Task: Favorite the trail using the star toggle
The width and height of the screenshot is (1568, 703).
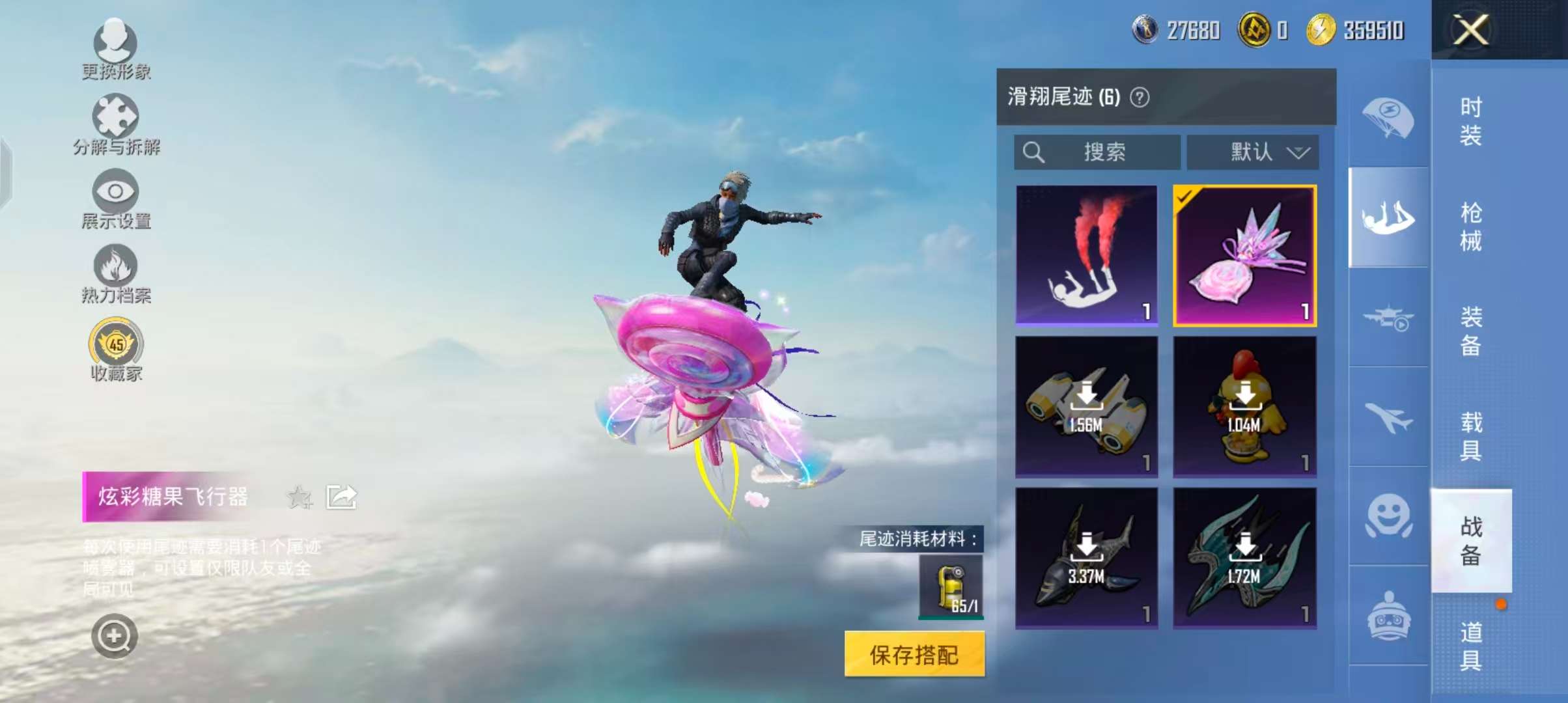Action: tap(300, 497)
